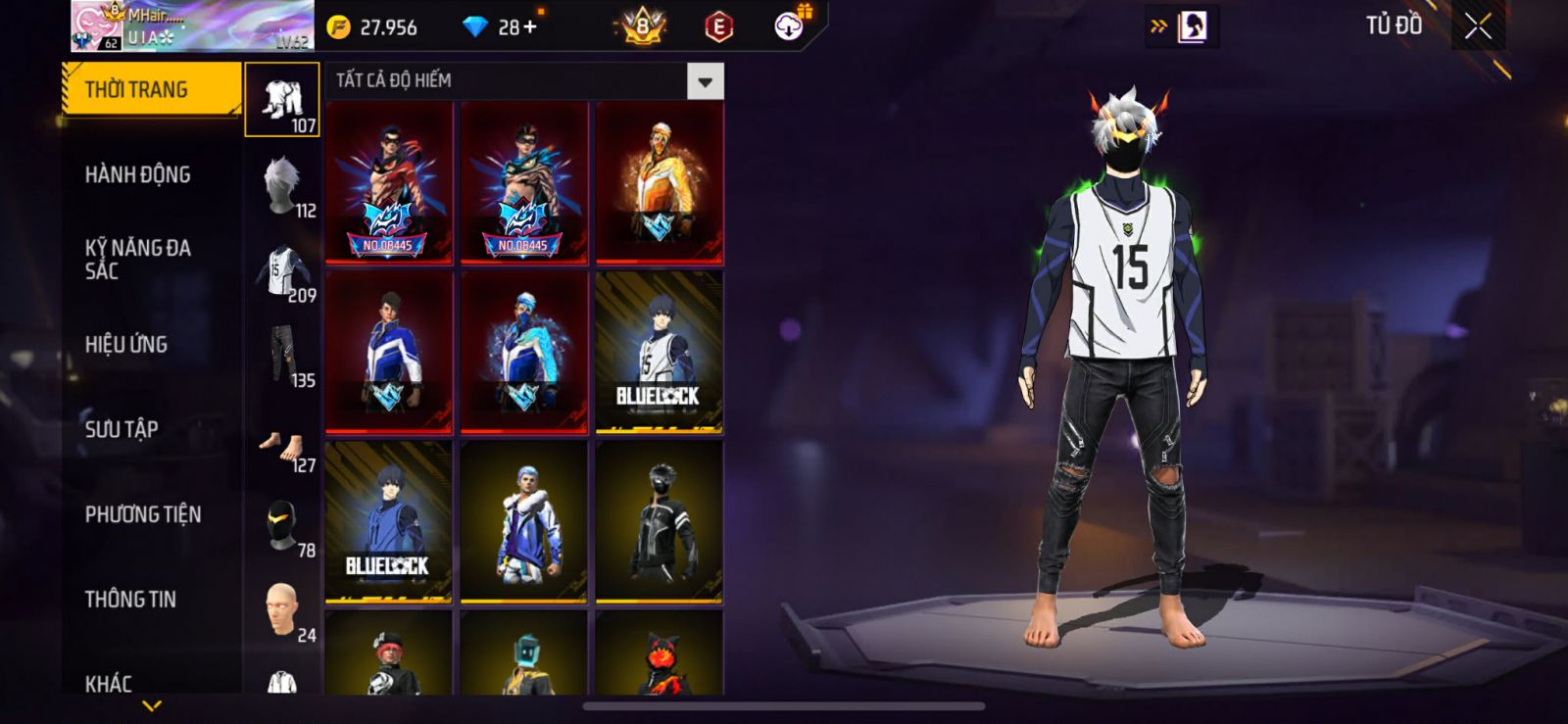Equip the white Bluelock jersey outfit
Viewport: 1568px width, 724px height.
659,352
